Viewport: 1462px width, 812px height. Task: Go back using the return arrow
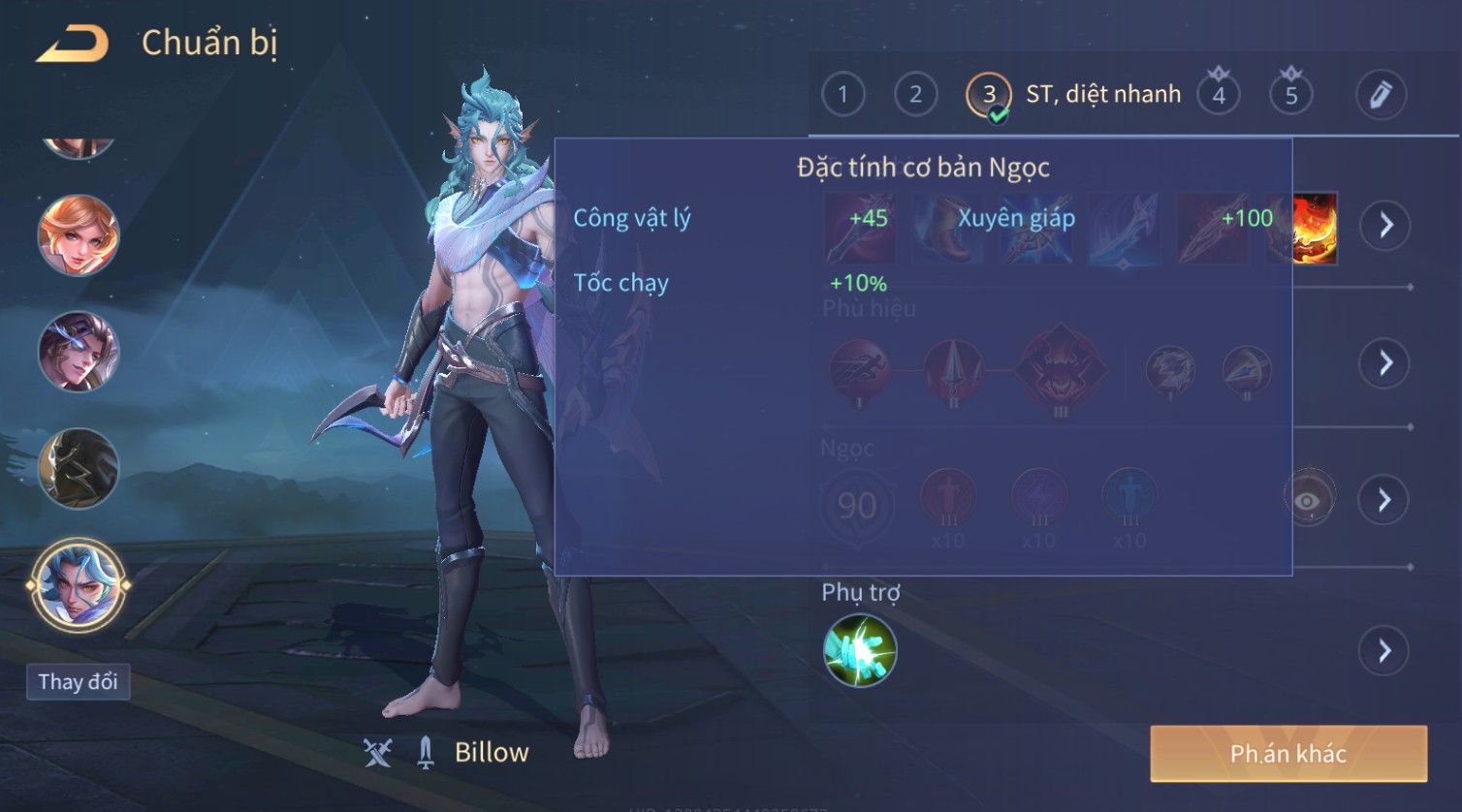(x=72, y=44)
